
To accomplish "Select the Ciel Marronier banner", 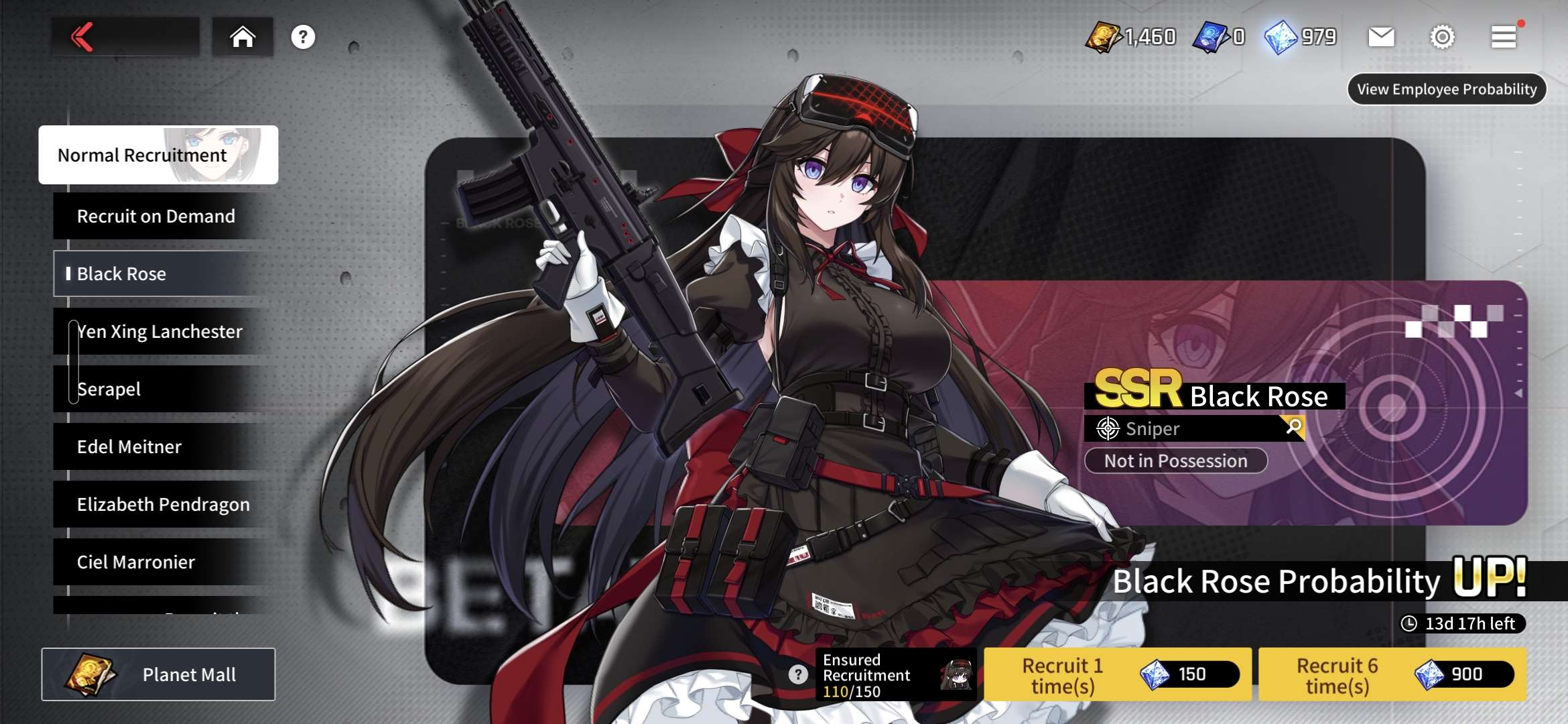I will 161,562.
